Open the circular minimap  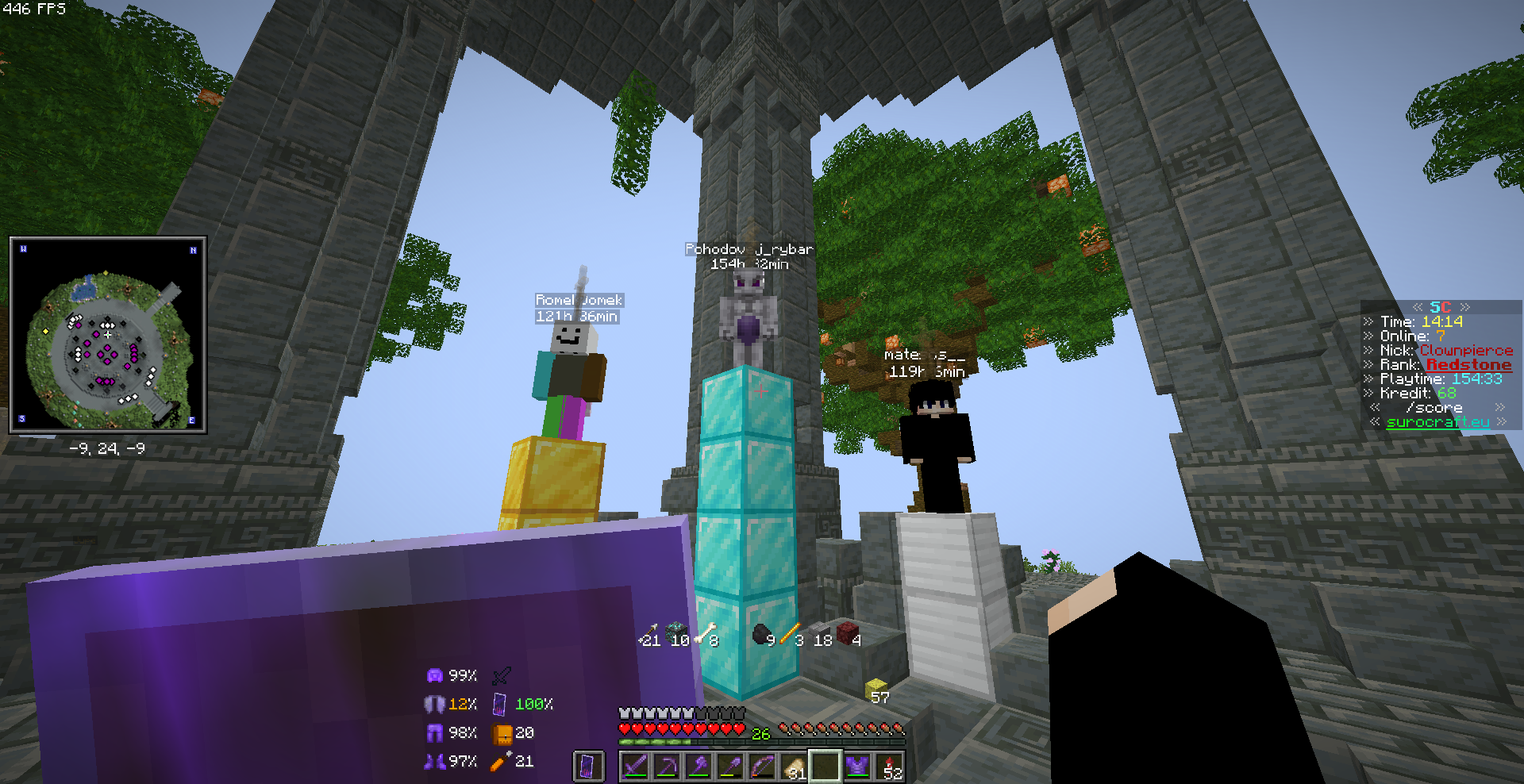[x=108, y=335]
